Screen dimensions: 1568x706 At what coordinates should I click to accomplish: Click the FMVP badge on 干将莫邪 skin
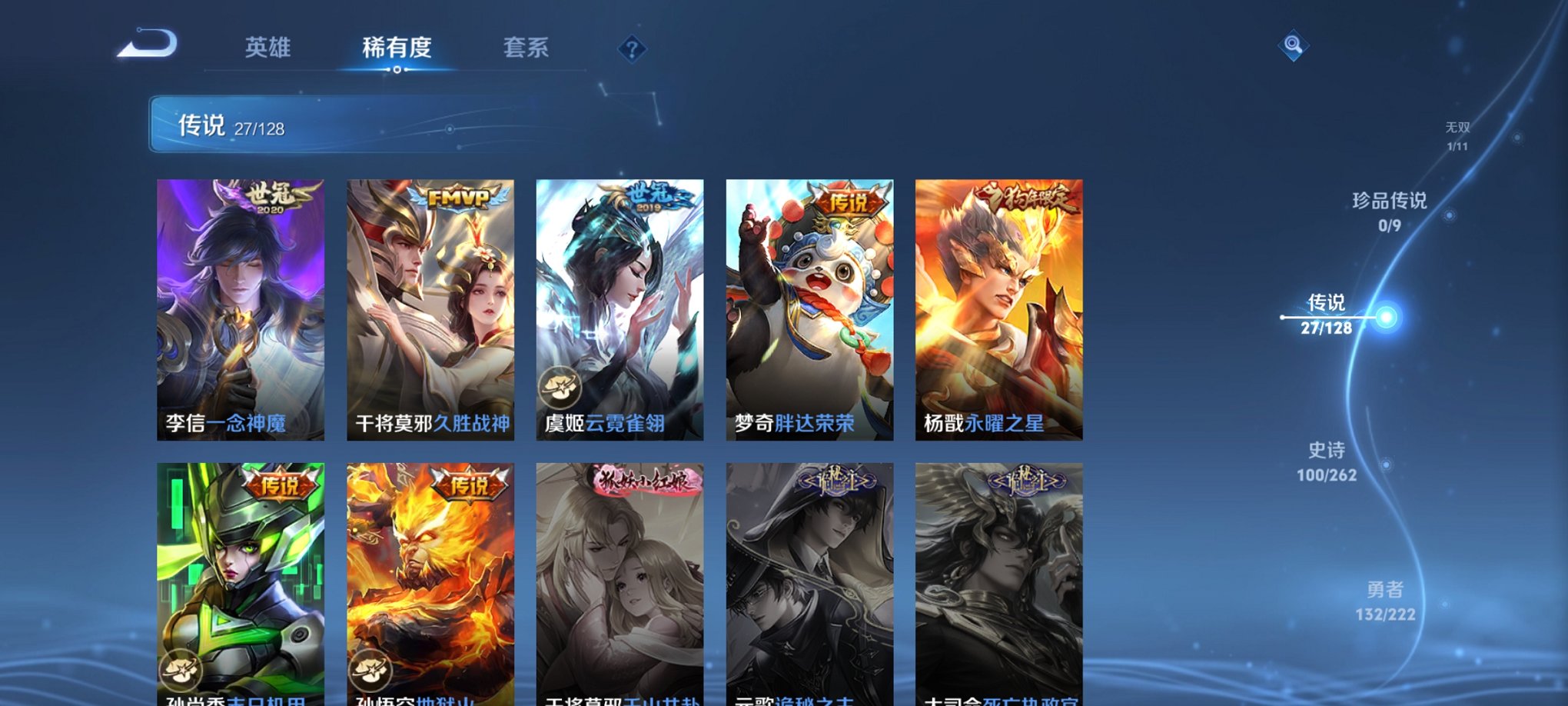pos(460,198)
